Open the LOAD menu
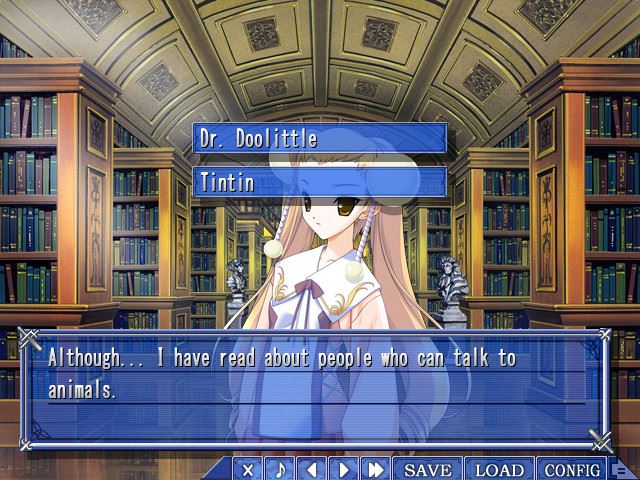Screen dimensions: 640x480 click(x=499, y=469)
